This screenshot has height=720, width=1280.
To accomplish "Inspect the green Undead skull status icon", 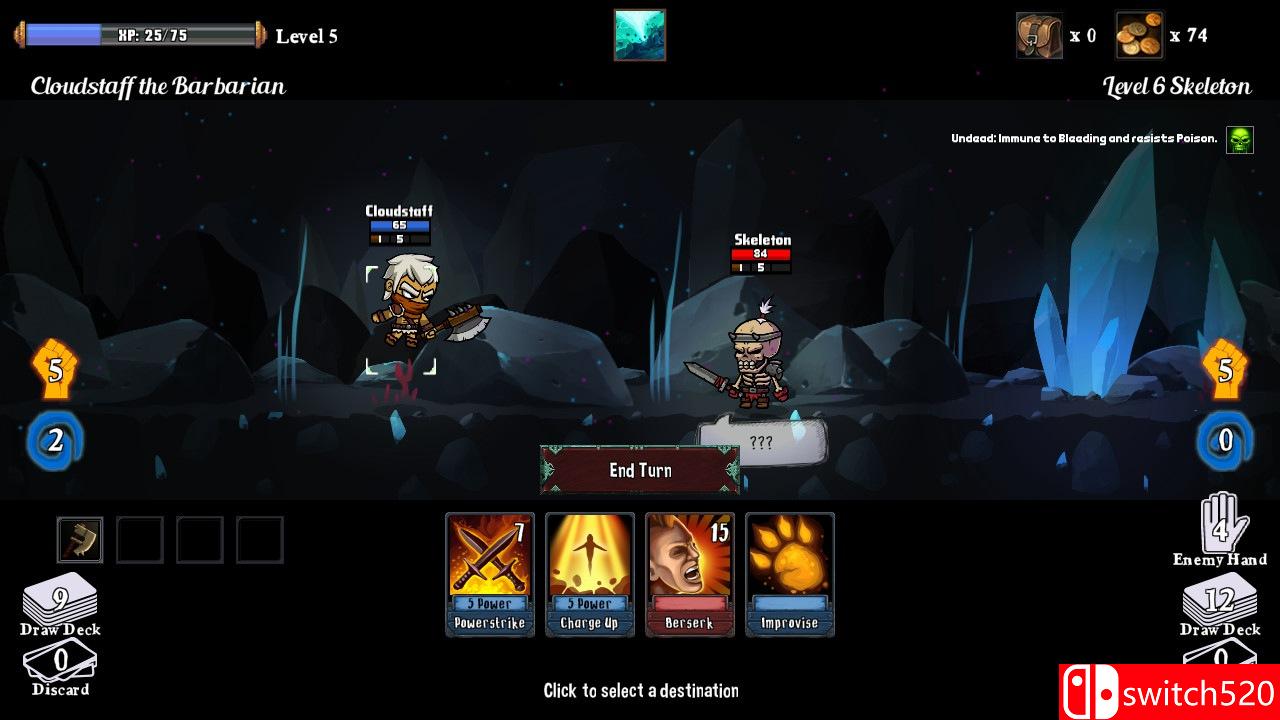I will (1239, 138).
